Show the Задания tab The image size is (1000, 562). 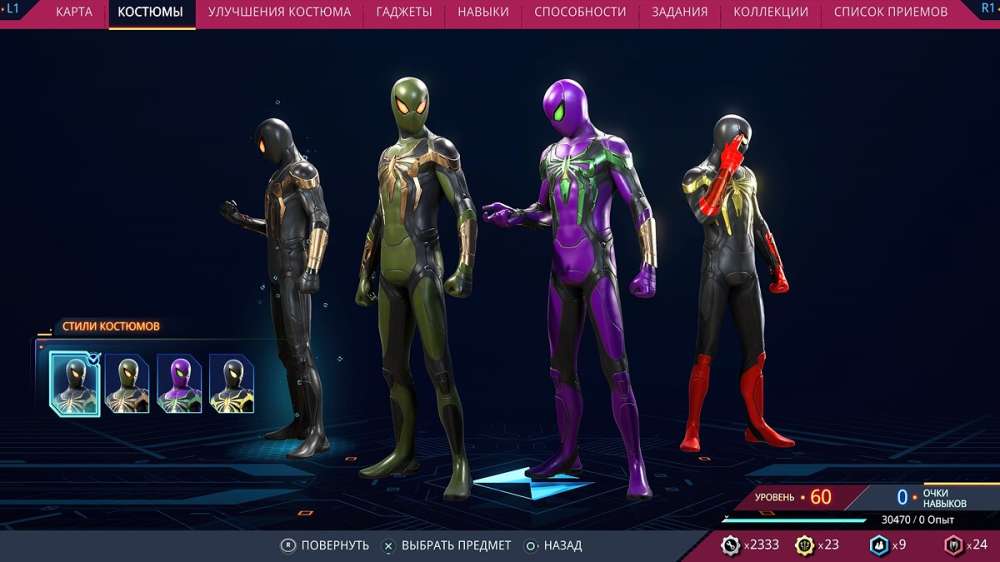tap(679, 12)
